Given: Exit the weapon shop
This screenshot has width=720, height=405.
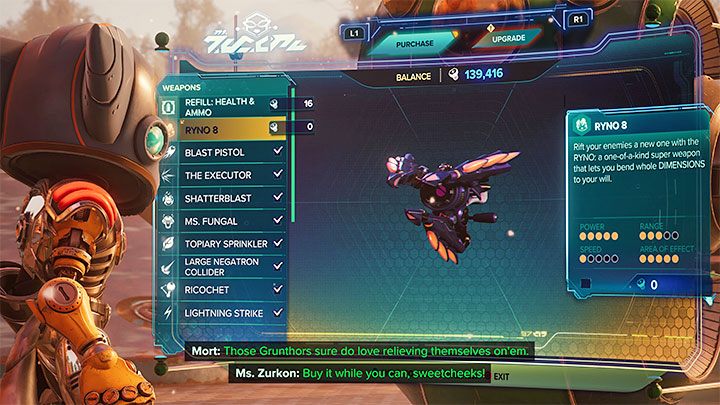Looking at the screenshot, I should (501, 376).
